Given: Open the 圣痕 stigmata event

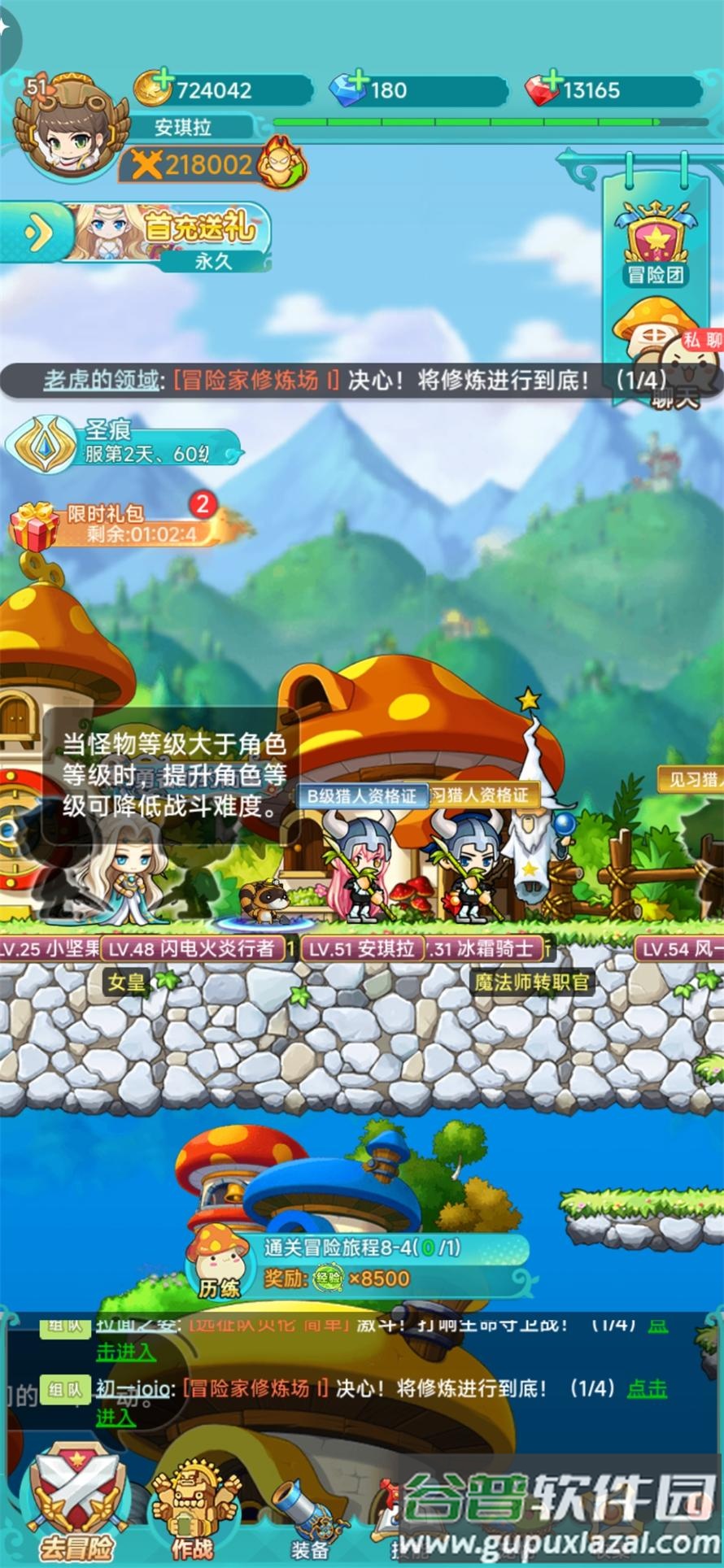Looking at the screenshot, I should pos(122,443).
